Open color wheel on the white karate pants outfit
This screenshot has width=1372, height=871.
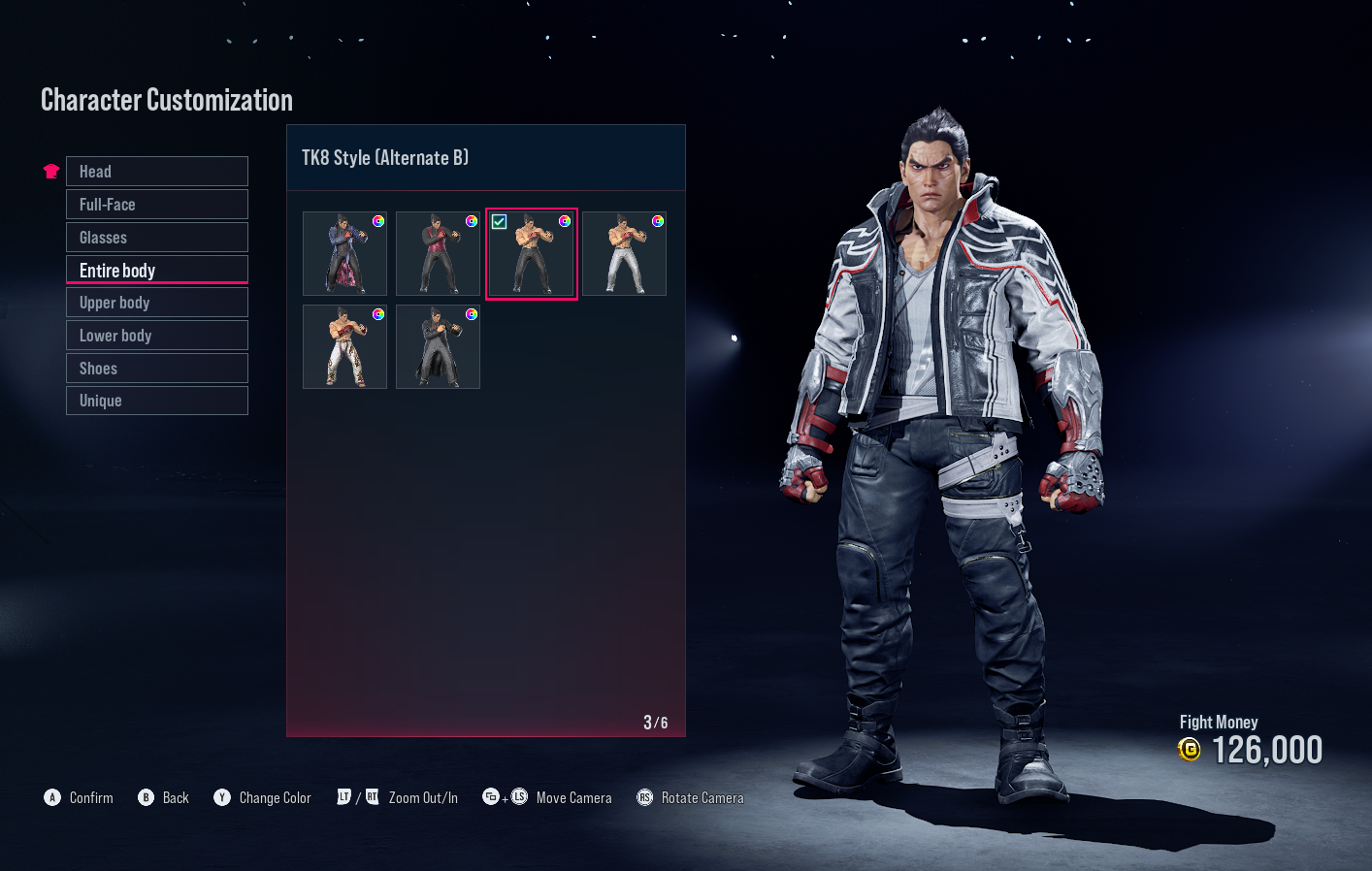pos(378,313)
